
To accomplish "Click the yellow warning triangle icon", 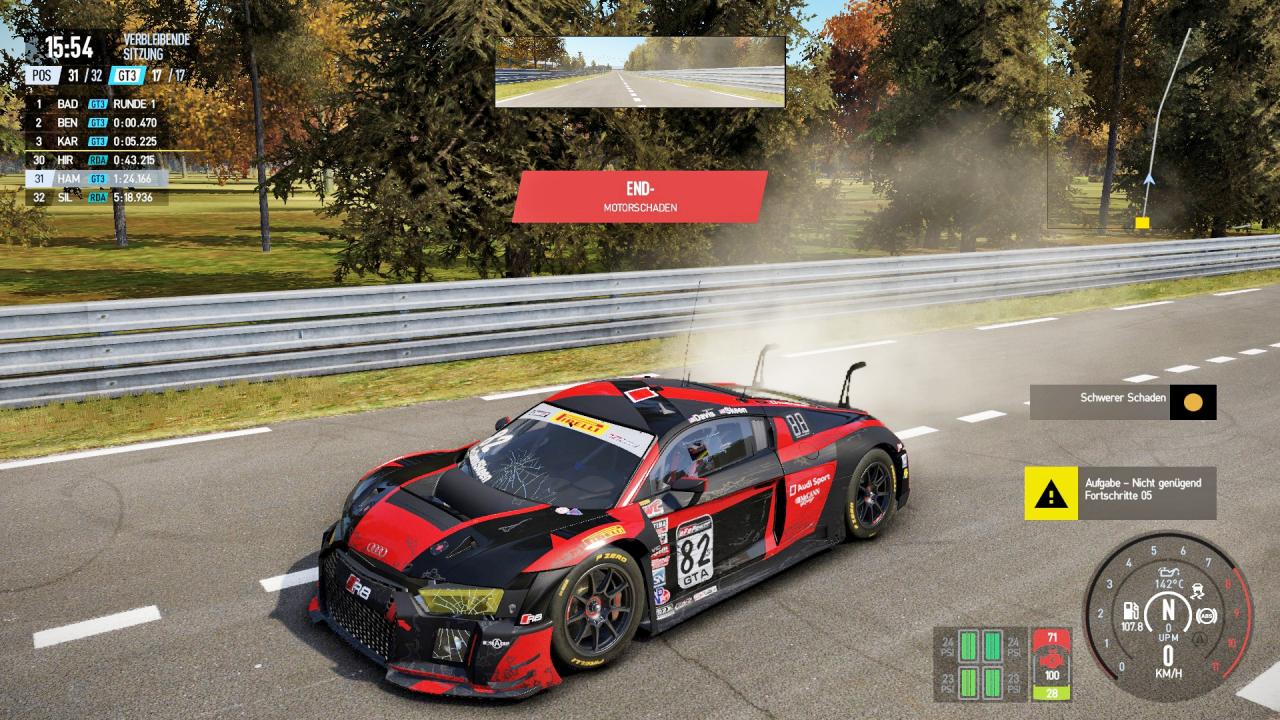I will [x=1050, y=493].
